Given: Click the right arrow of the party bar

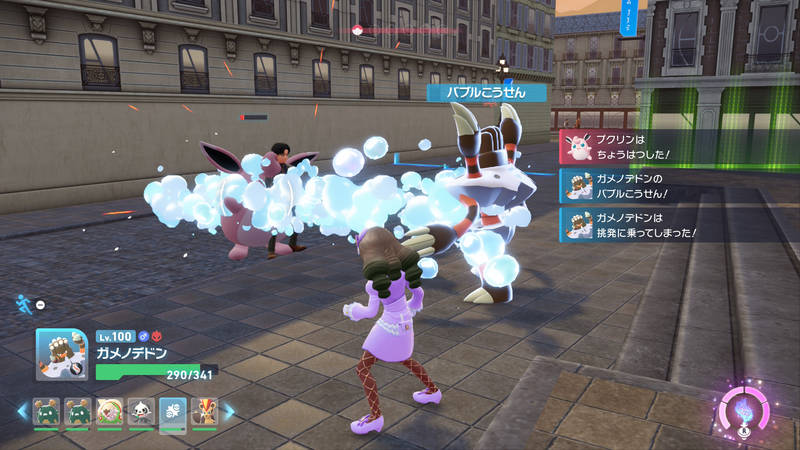Looking at the screenshot, I should pos(229,411).
